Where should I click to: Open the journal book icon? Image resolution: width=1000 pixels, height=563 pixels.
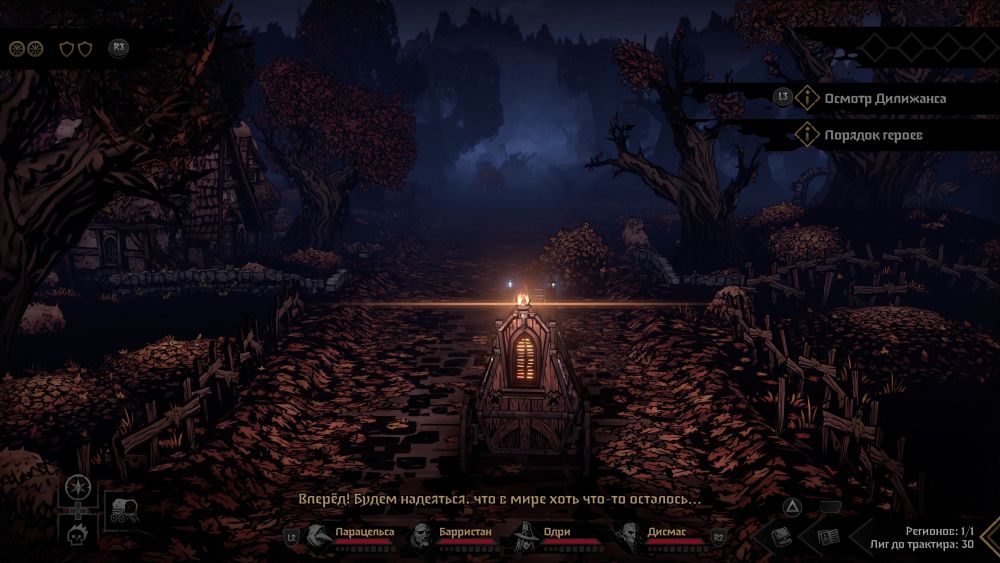pyautogui.click(x=782, y=537)
